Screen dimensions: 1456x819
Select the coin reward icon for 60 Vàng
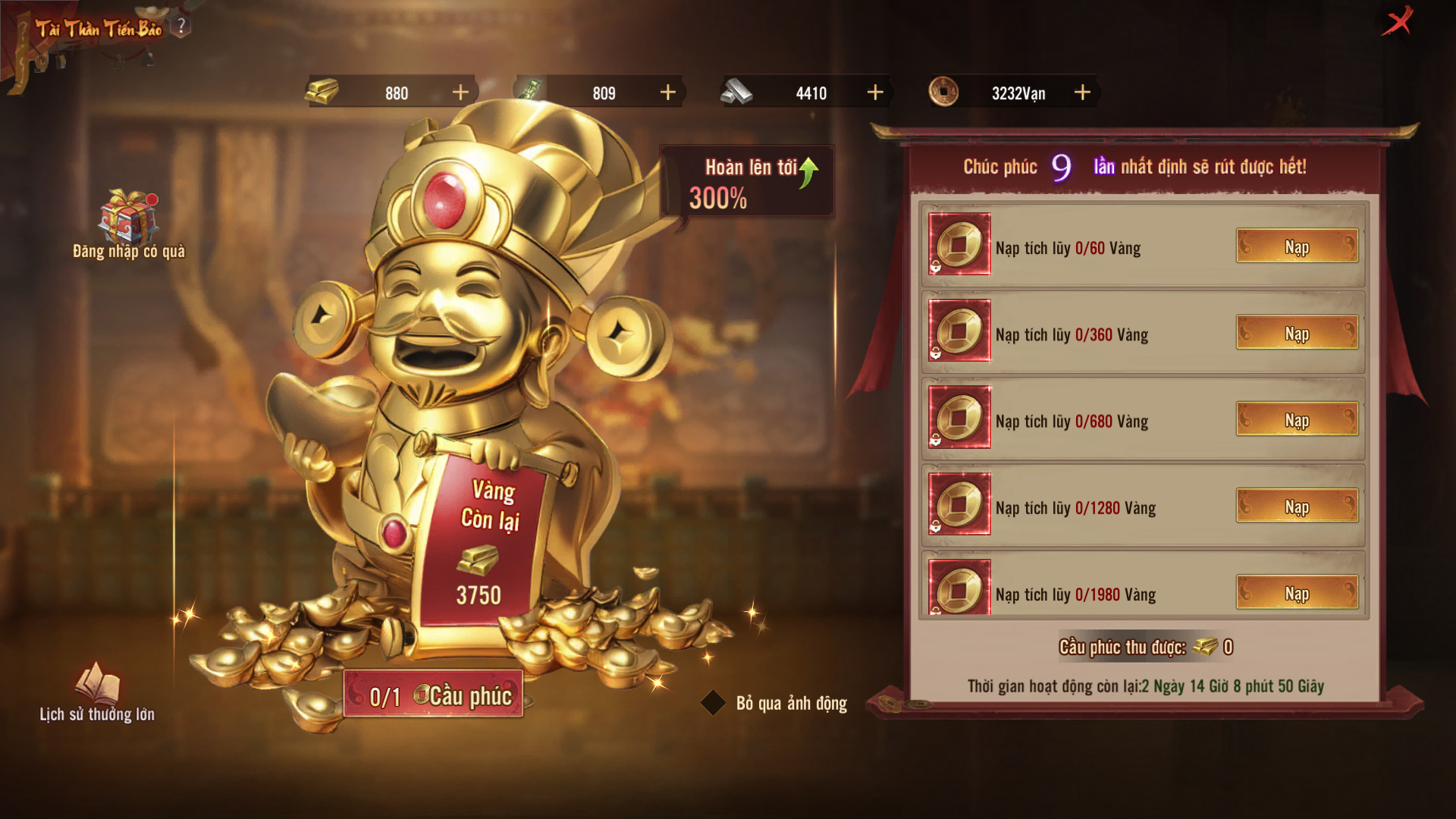pos(959,244)
